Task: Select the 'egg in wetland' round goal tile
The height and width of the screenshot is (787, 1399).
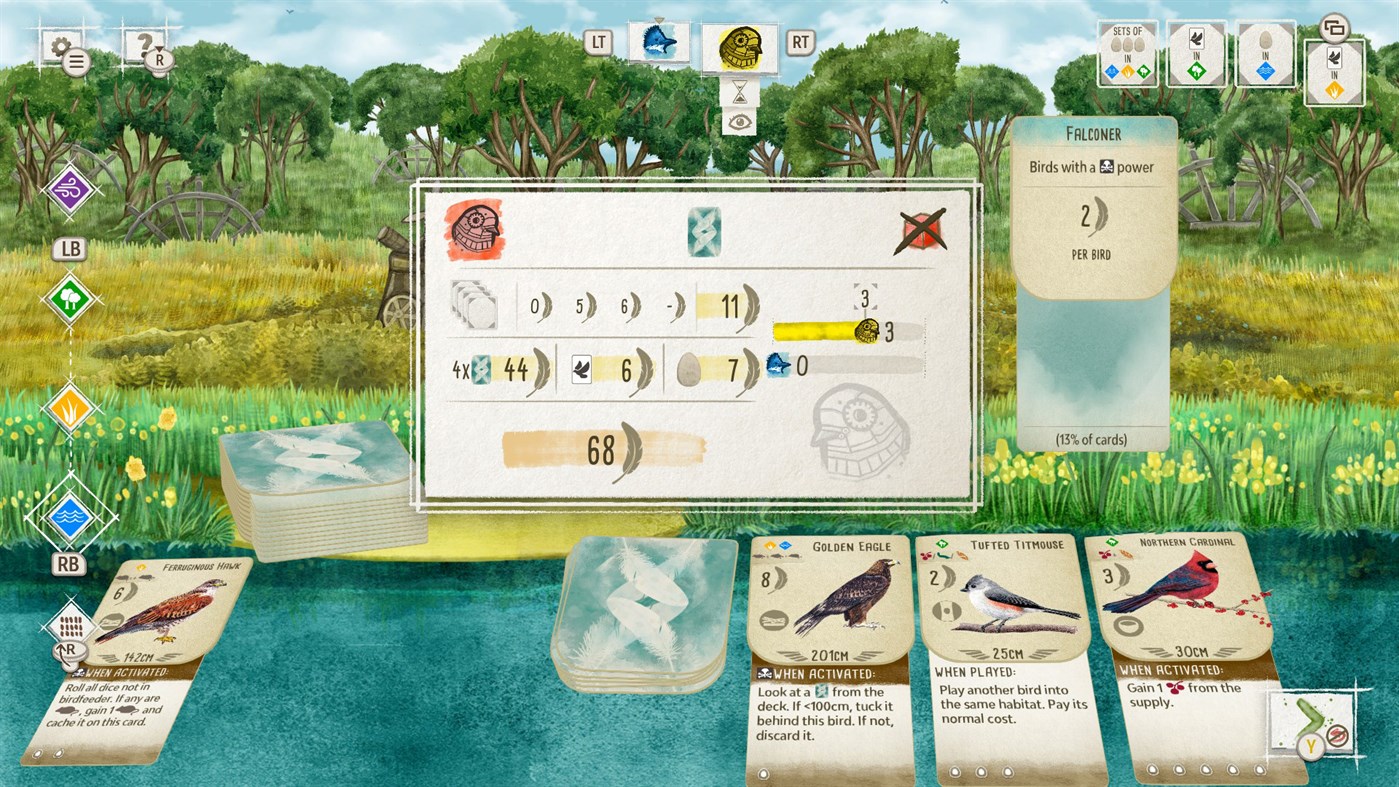Action: click(1265, 52)
